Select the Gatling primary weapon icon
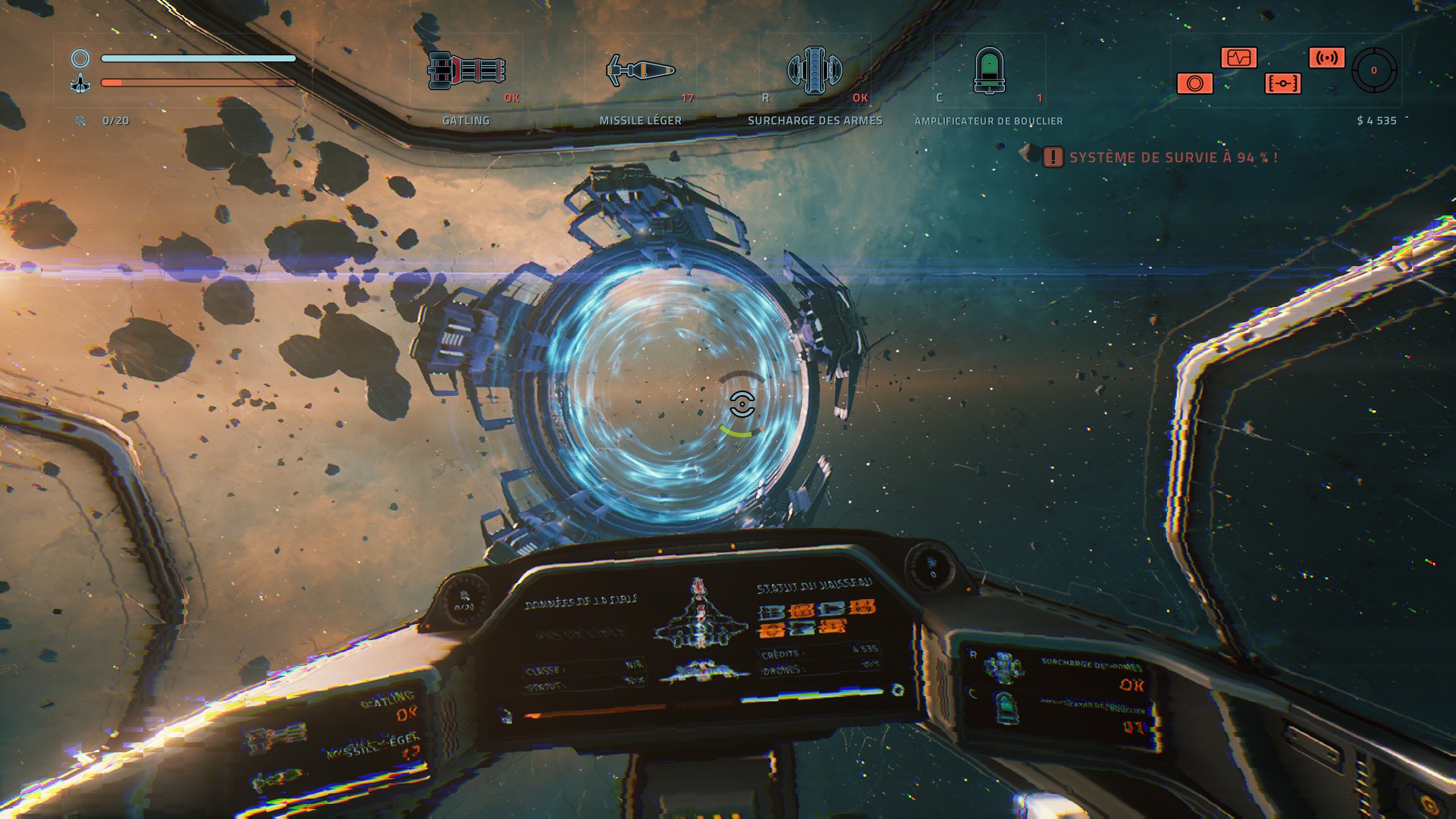Screen dimensions: 1456x819 (x=466, y=71)
